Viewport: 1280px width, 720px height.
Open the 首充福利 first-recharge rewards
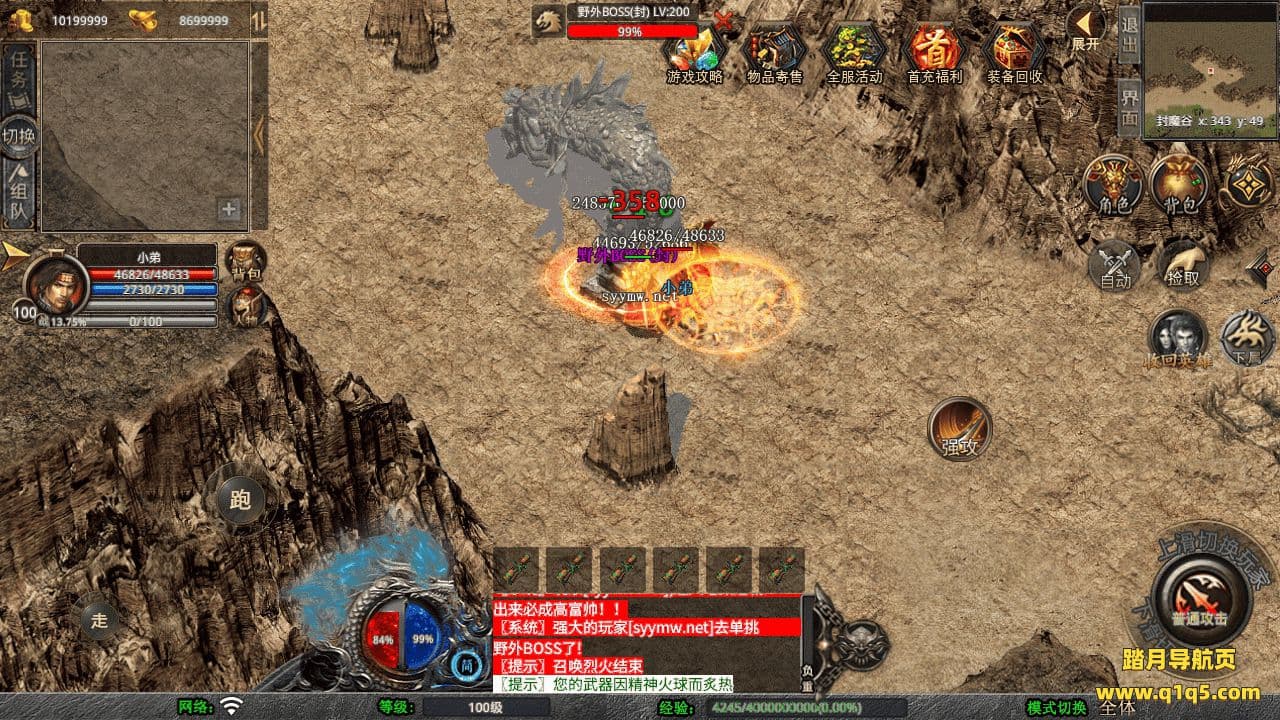pos(934,53)
